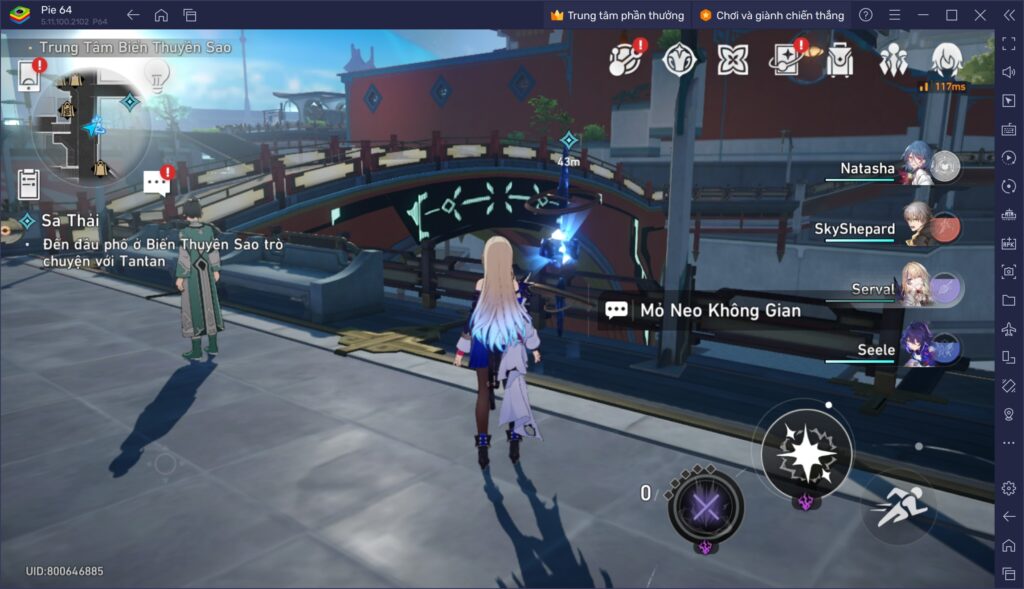Trigger the basic attack button
The image size is (1024, 589).
[x=805, y=455]
